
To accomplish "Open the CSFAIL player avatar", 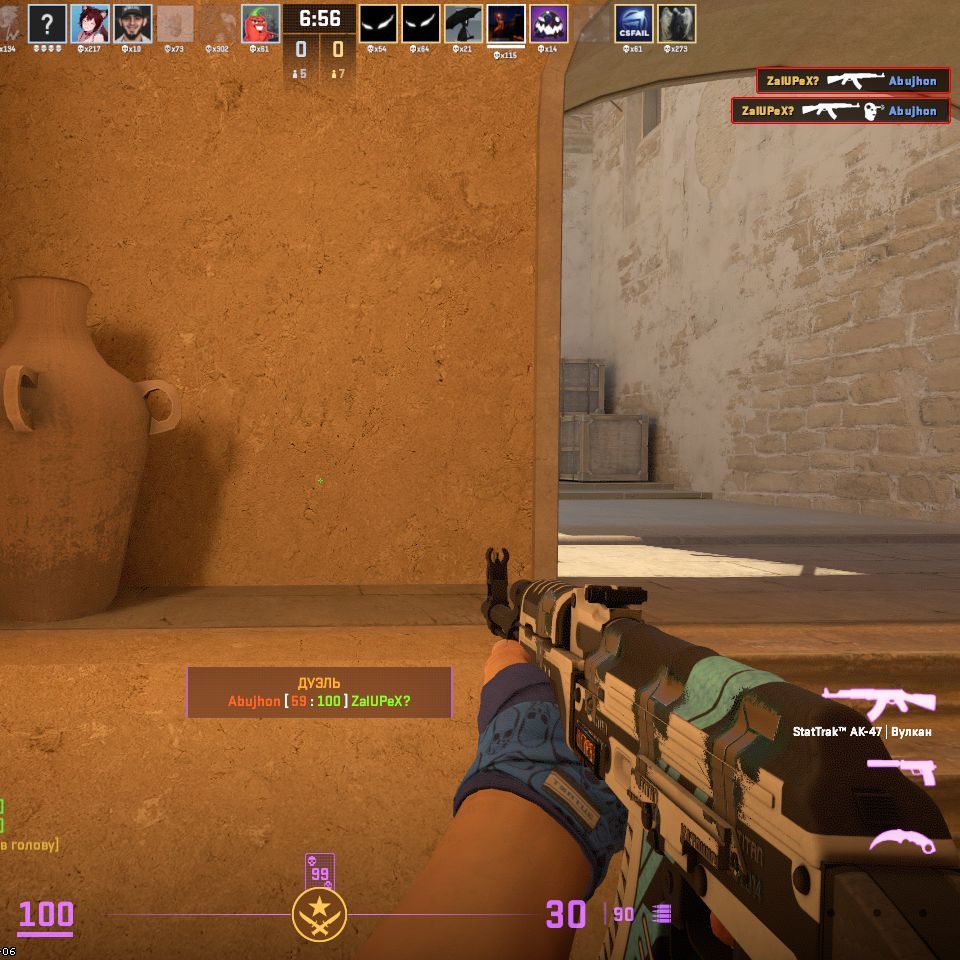I will (634, 23).
